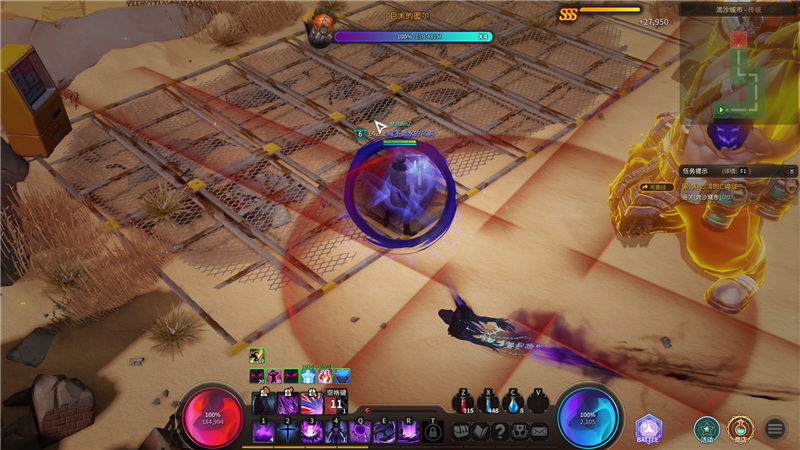Open the hamburger main menu
Viewport: 800px width, 450px height.
point(775,429)
